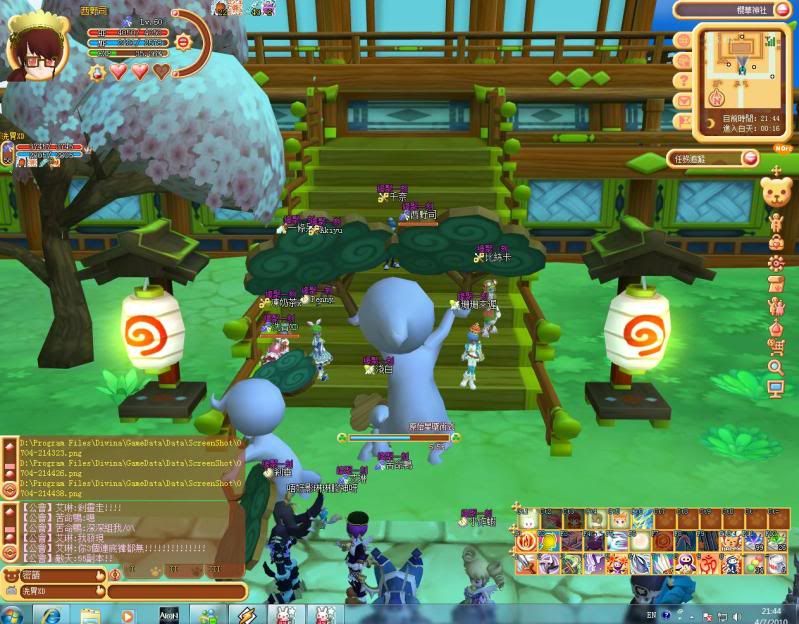This screenshot has width=799, height=624.
Task: Click the monitor system icon
Action: (776, 389)
